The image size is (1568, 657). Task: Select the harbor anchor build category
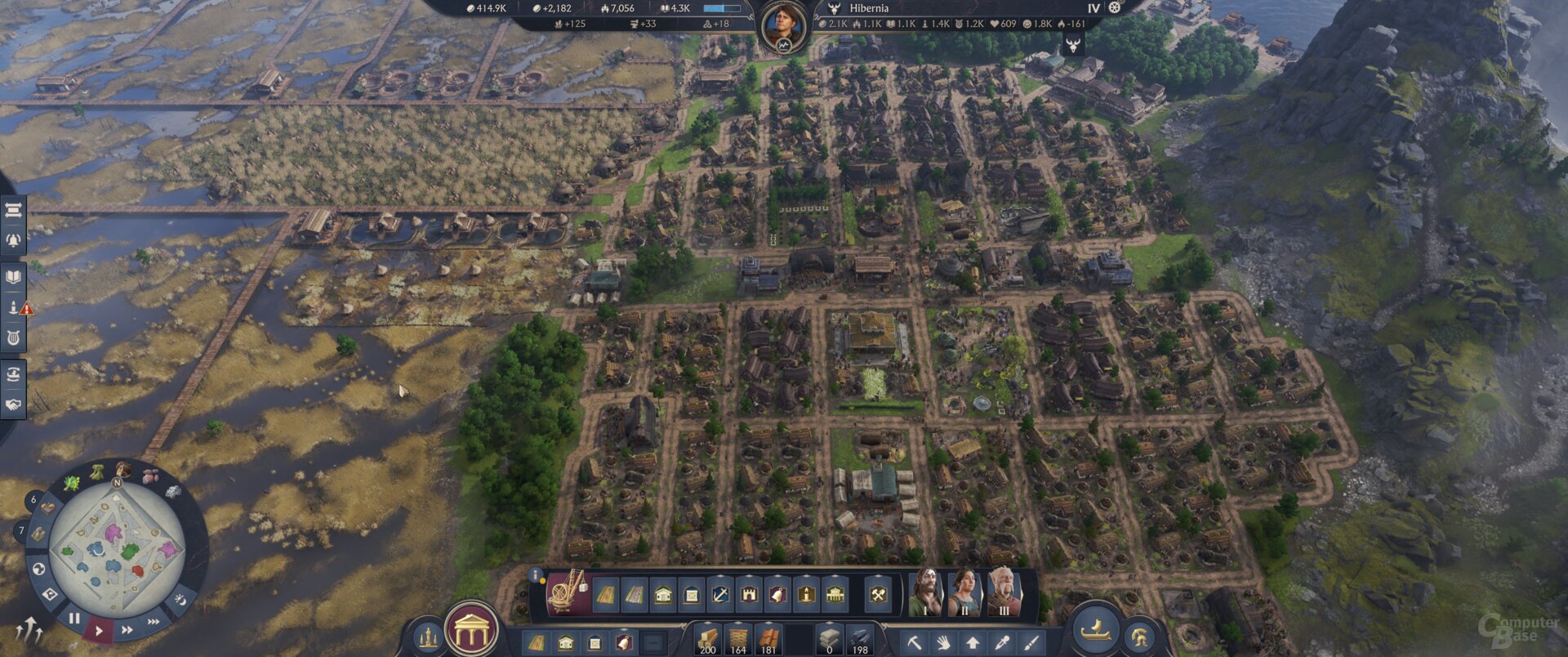pos(719,594)
